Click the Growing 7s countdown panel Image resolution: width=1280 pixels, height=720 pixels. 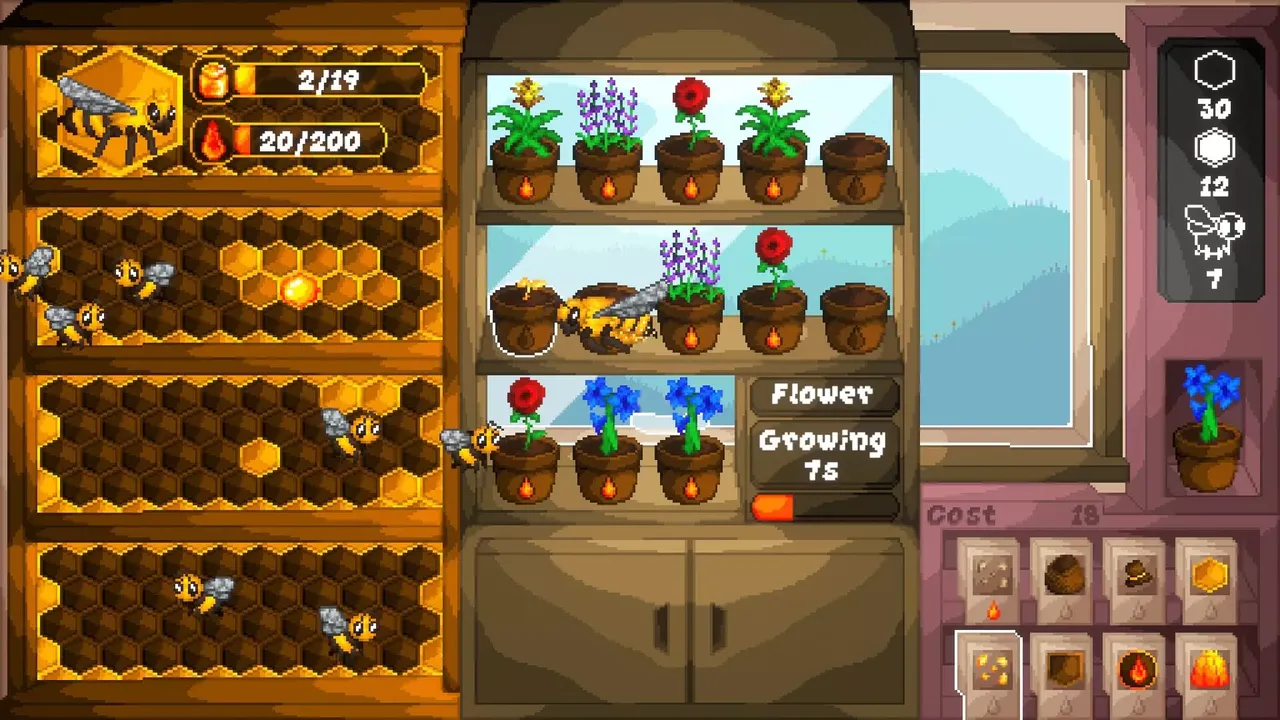coord(824,452)
